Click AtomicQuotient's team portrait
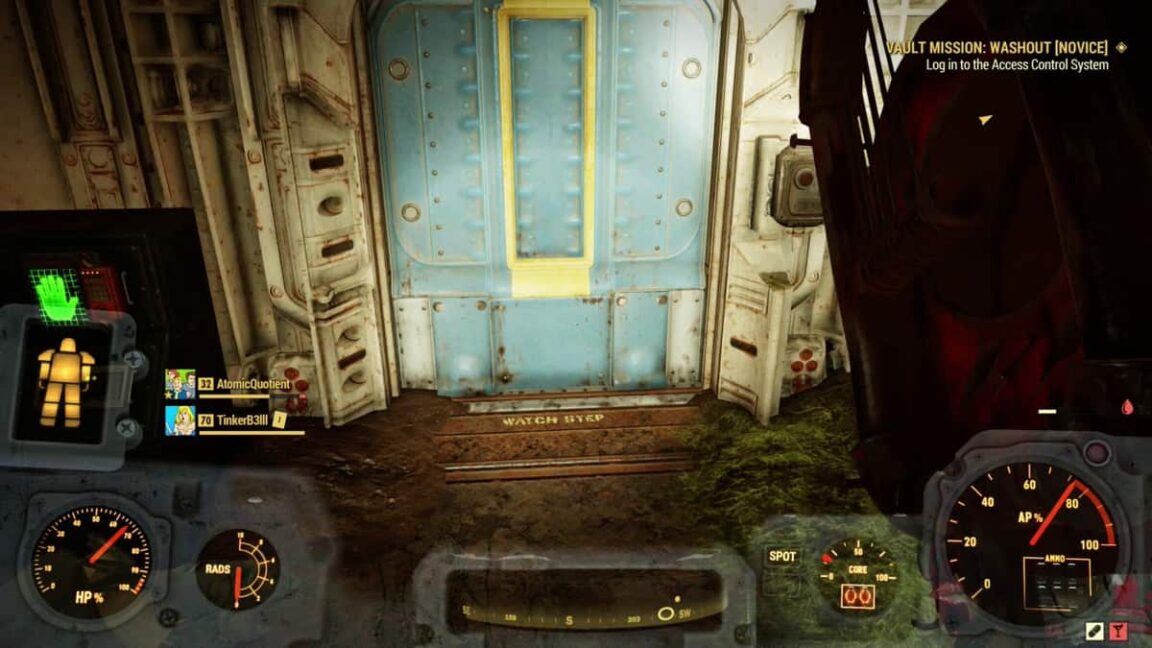Screen dimensions: 1152x648 pos(180,384)
